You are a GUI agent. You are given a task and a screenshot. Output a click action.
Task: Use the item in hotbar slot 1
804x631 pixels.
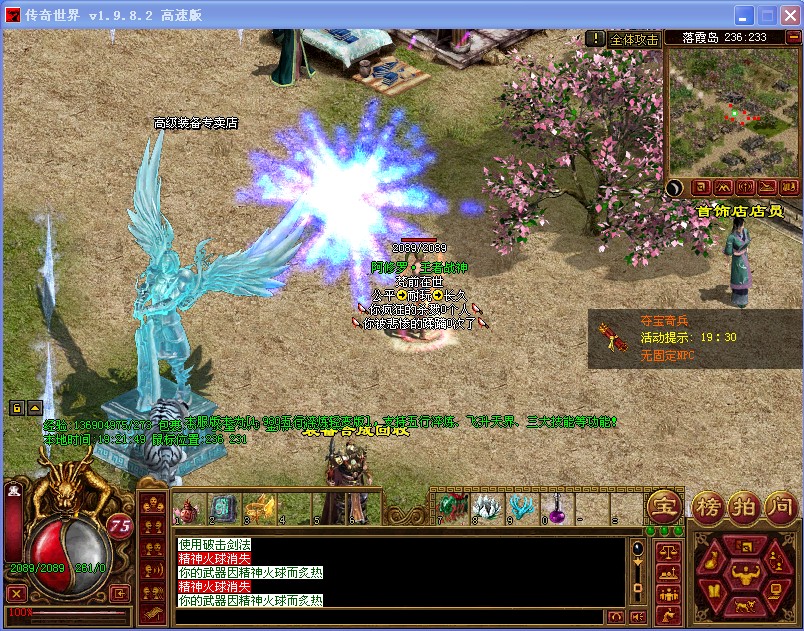(x=187, y=508)
